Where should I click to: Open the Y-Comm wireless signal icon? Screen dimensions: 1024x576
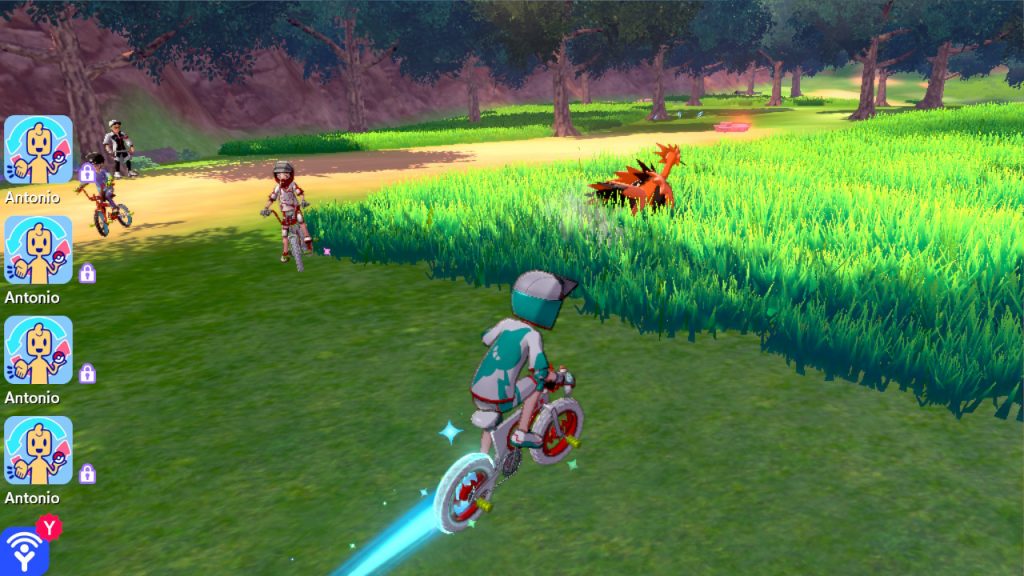click(22, 551)
